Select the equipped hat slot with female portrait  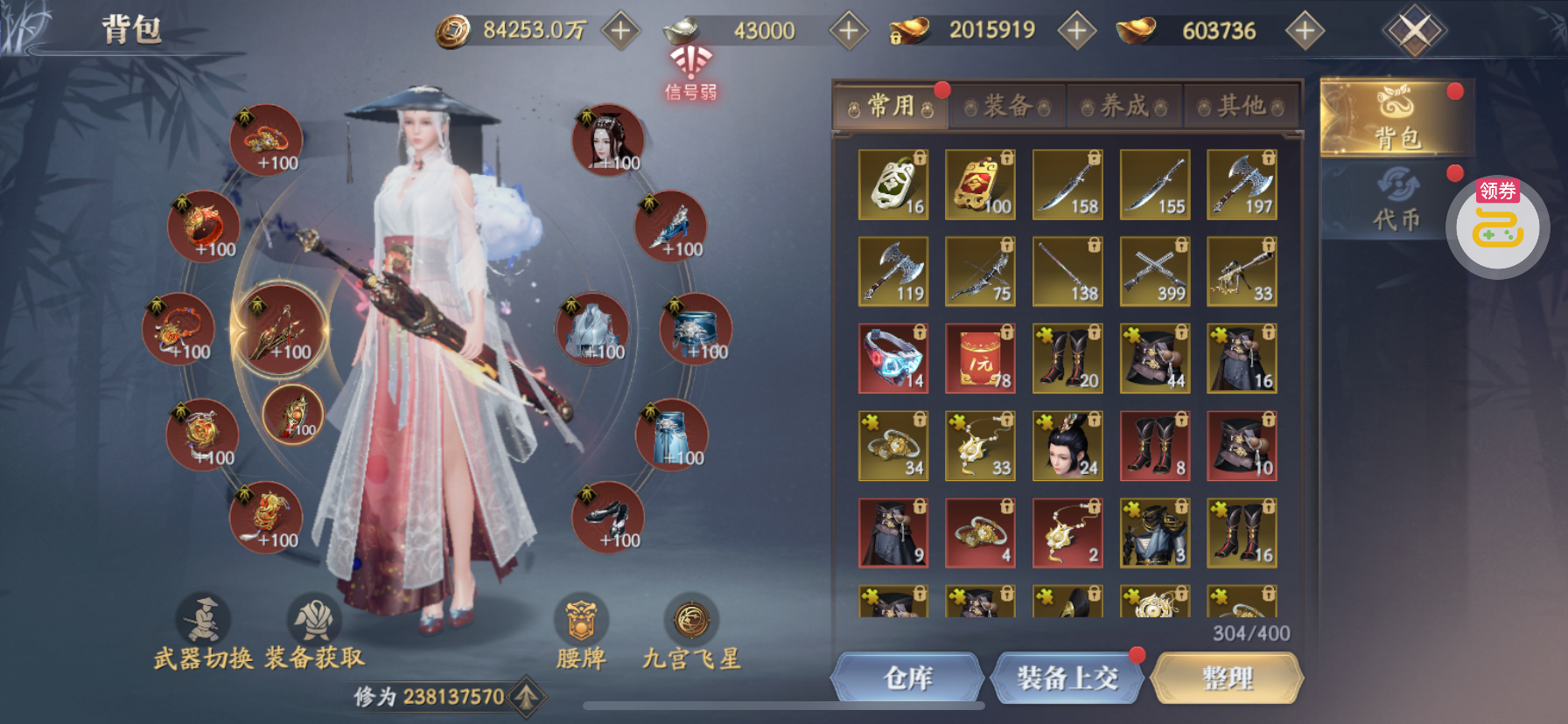coord(608,140)
